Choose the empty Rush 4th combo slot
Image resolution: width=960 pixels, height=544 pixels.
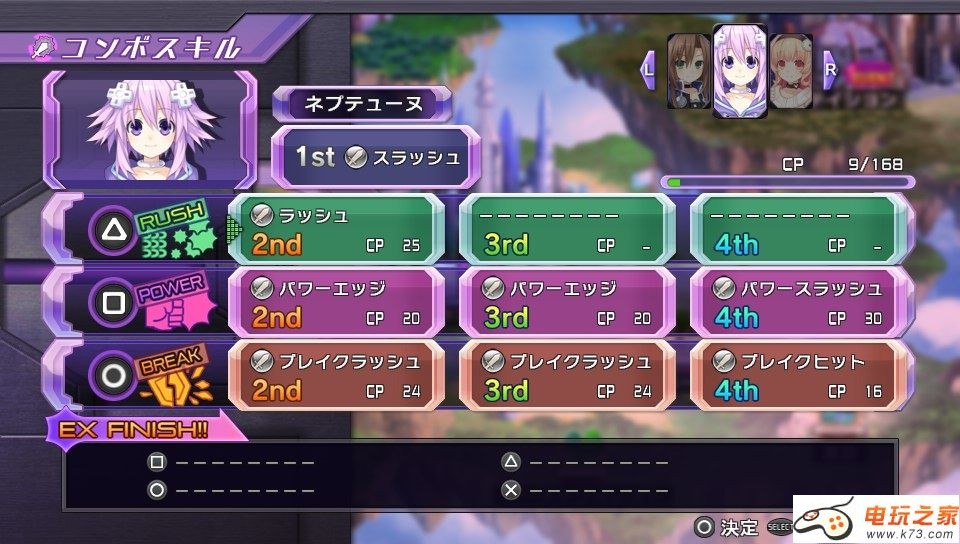tap(800, 230)
